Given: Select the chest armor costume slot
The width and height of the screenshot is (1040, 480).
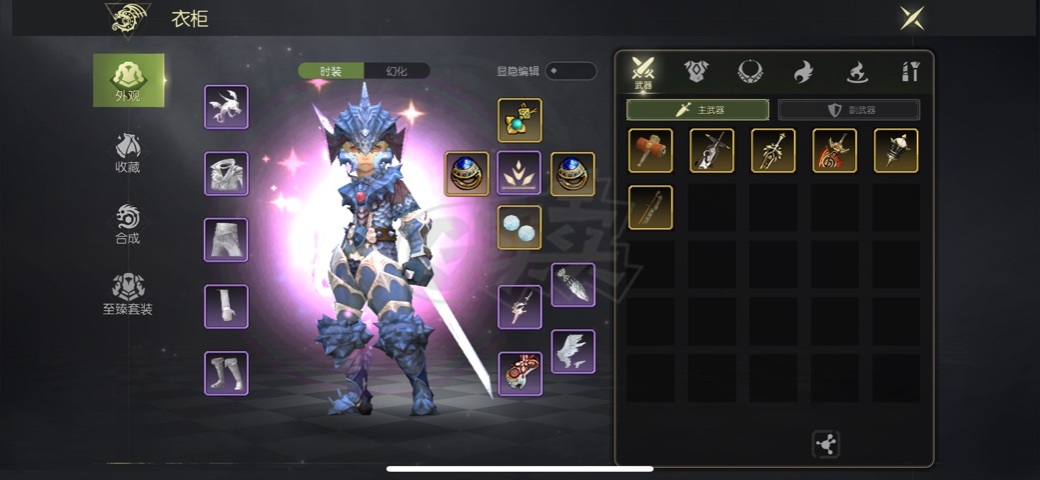Looking at the screenshot, I should point(226,173).
